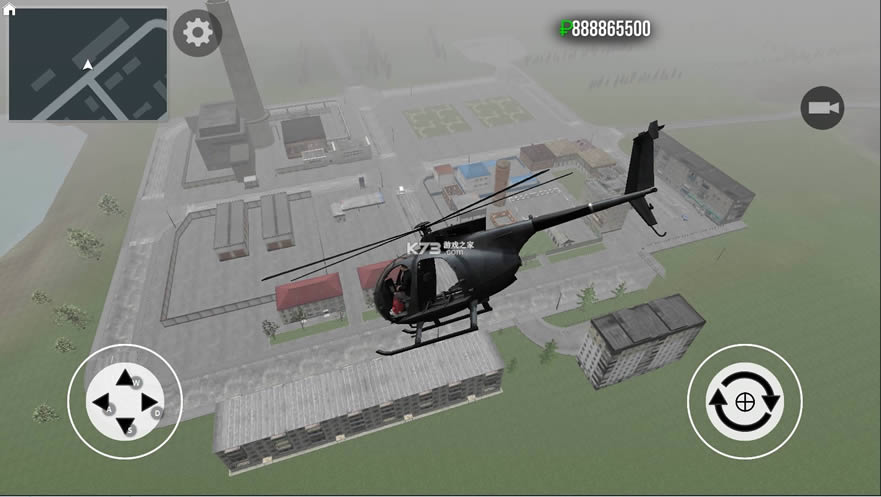Viewport: 881px width, 497px height.
Task: Tap the down arrow on the directional pad
Action: click(125, 427)
